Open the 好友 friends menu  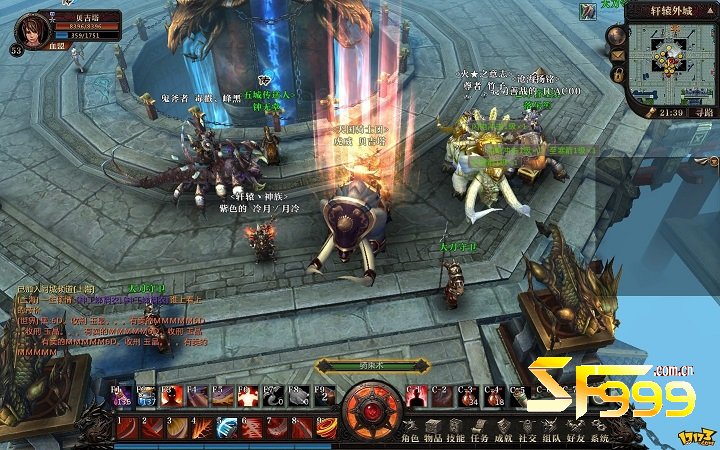[576, 439]
